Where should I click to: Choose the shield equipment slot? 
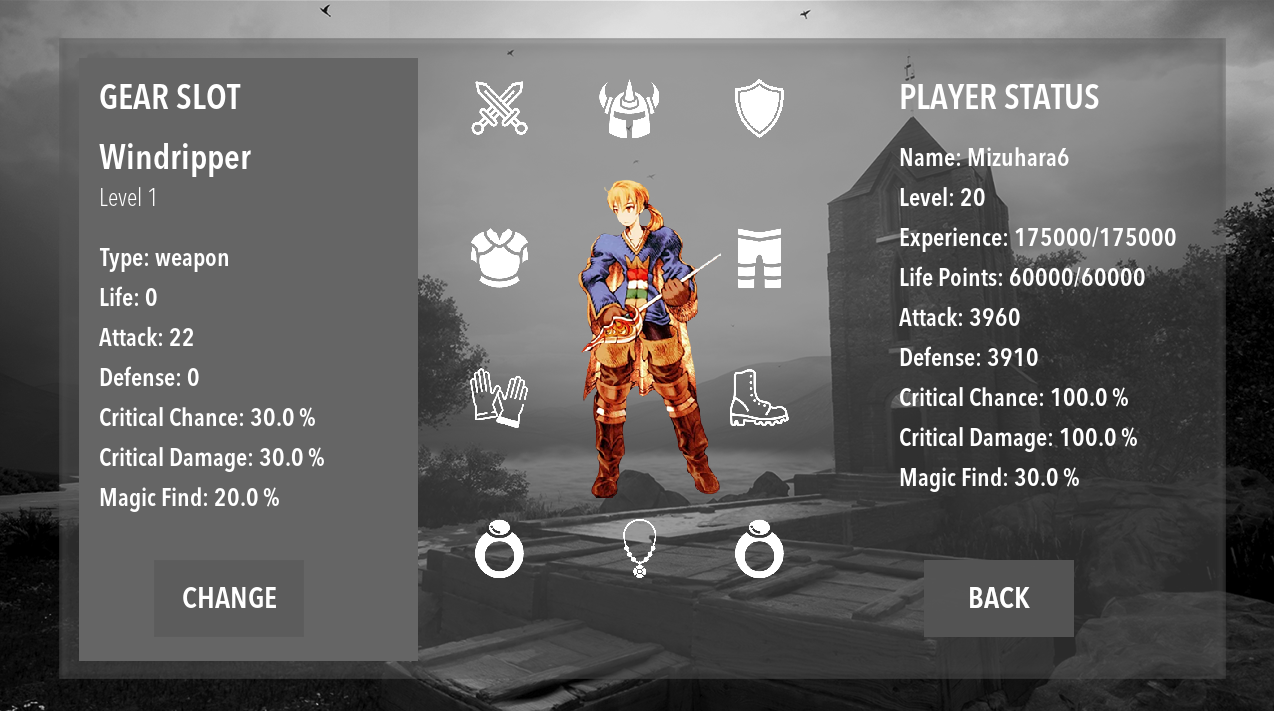759,108
